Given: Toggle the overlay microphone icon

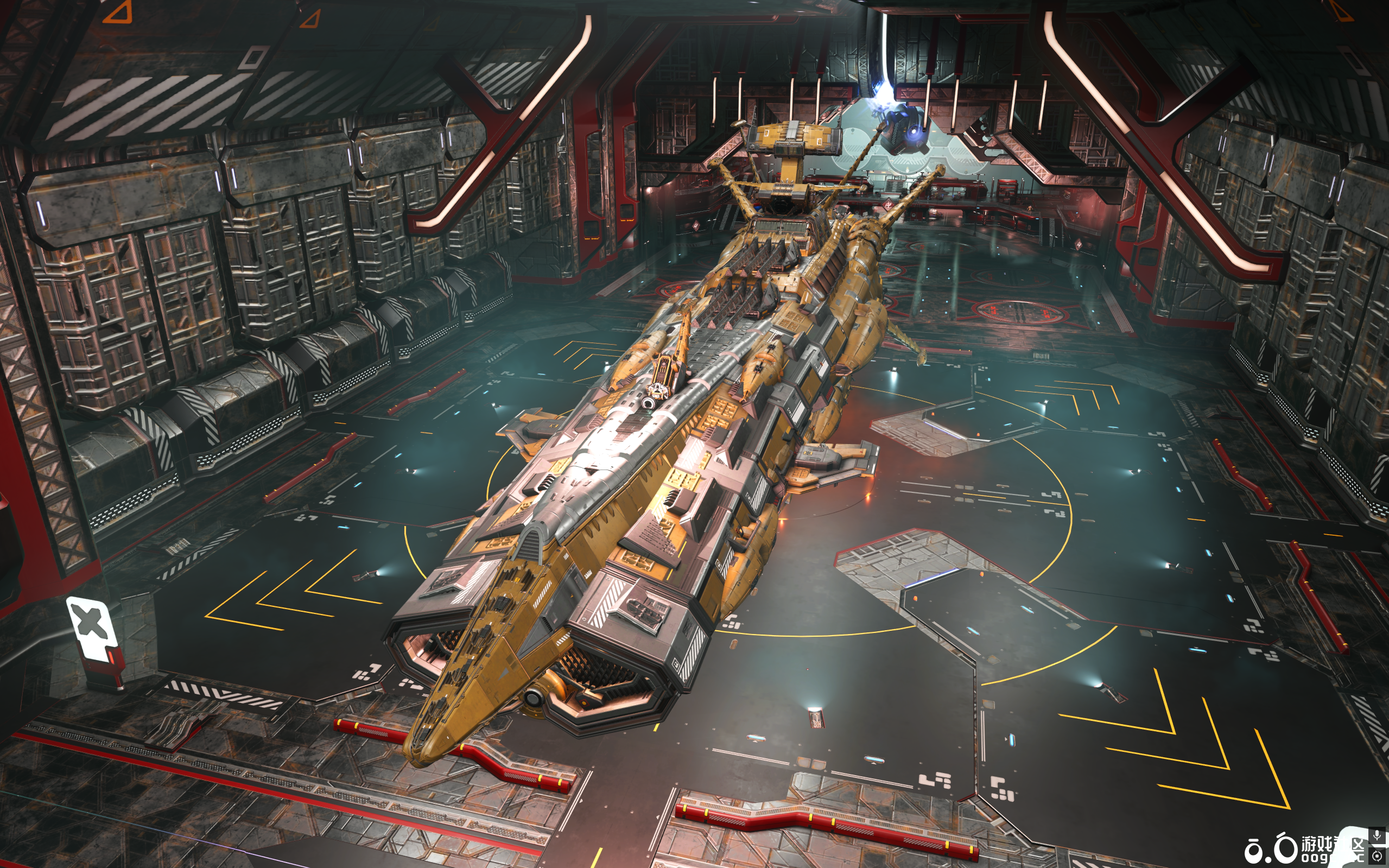Looking at the screenshot, I should click(1377, 835).
